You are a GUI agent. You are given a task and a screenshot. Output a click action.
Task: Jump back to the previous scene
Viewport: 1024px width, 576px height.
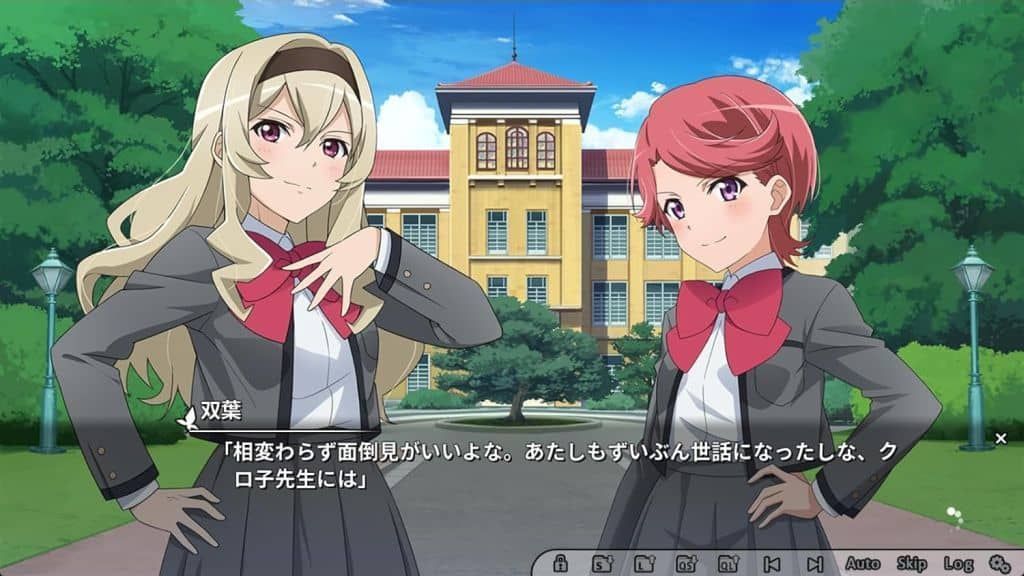click(x=771, y=563)
